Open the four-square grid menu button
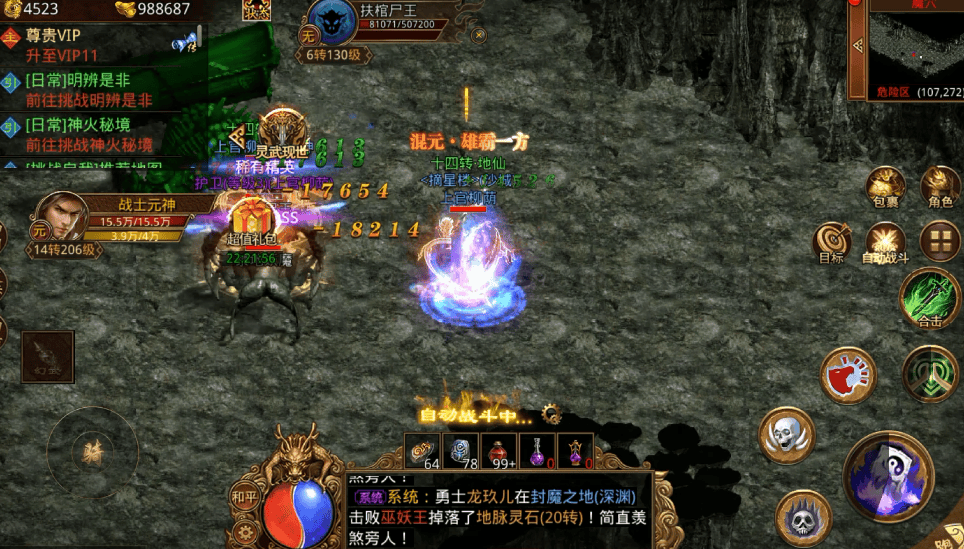Screen dimensions: 964x549 pos(940,240)
